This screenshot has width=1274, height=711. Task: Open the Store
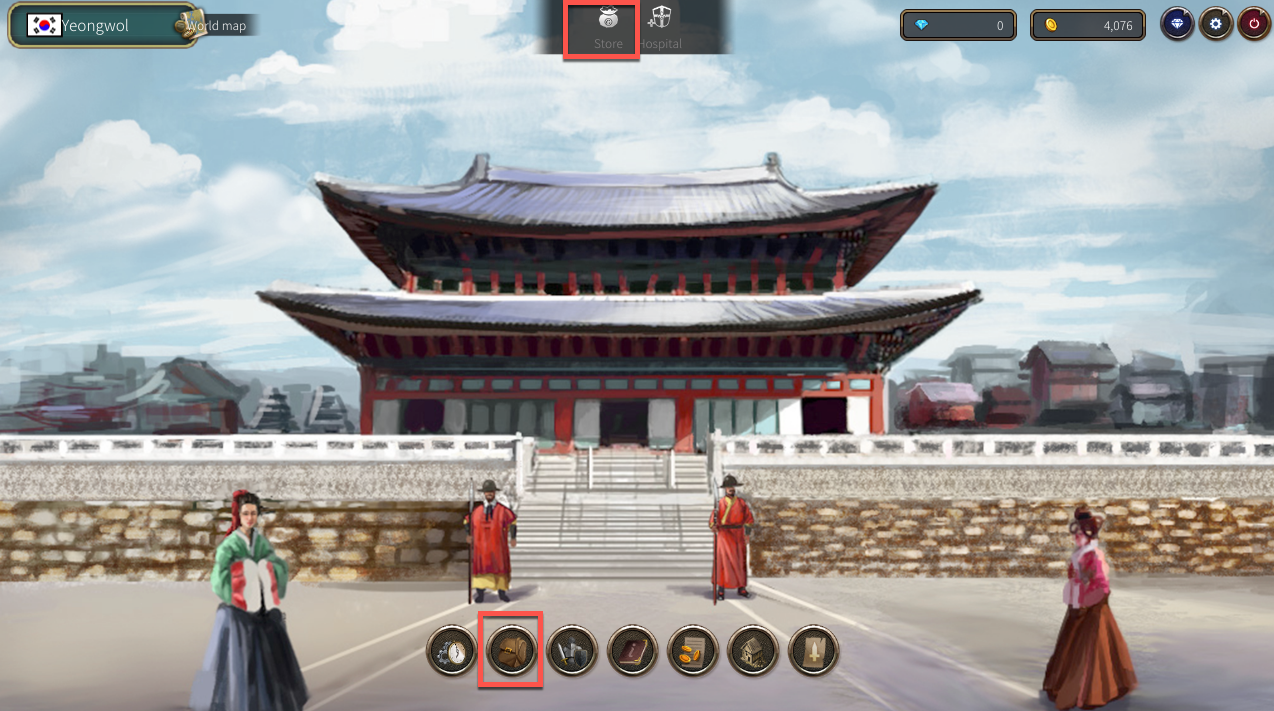coord(607,28)
